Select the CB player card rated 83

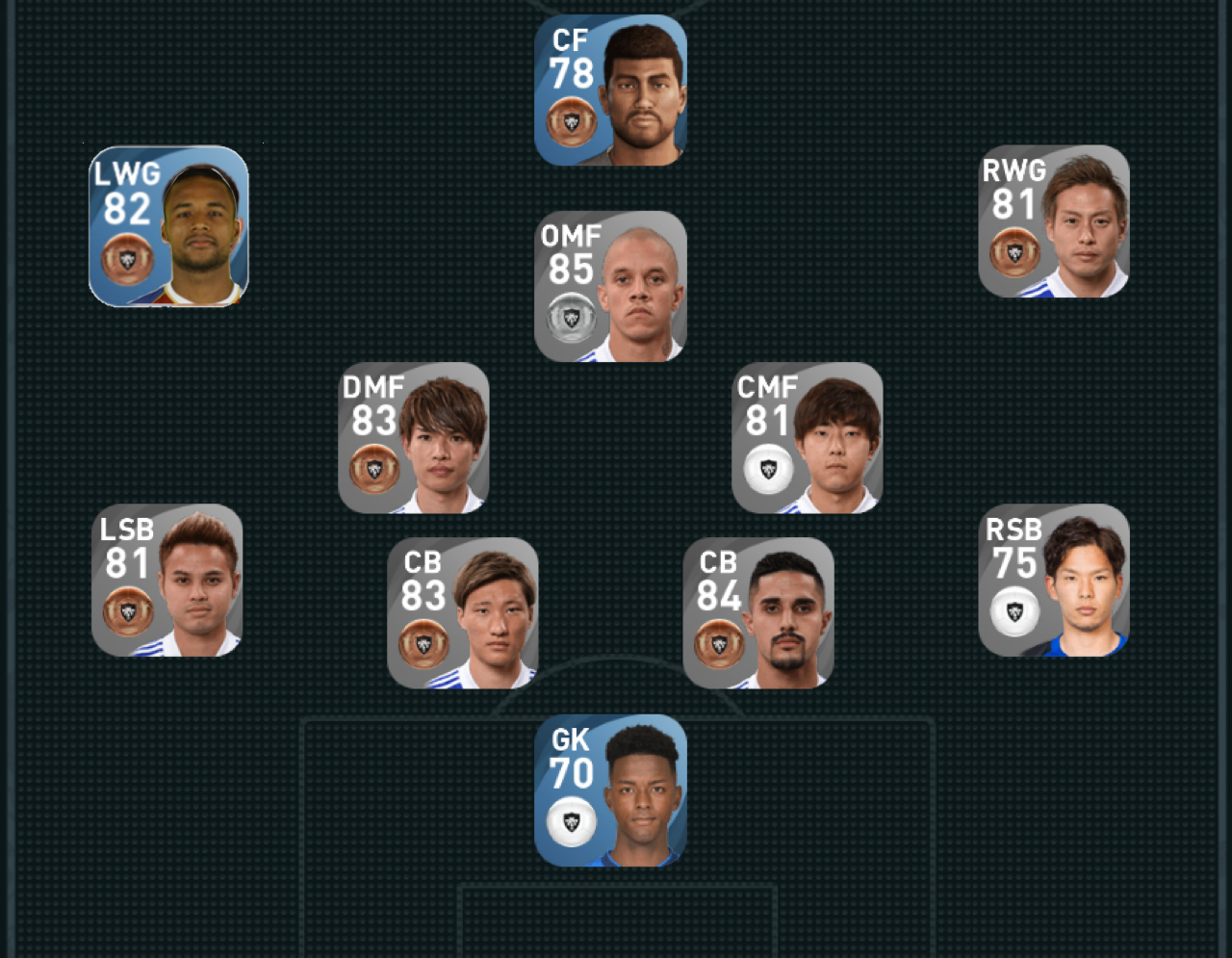462,613
